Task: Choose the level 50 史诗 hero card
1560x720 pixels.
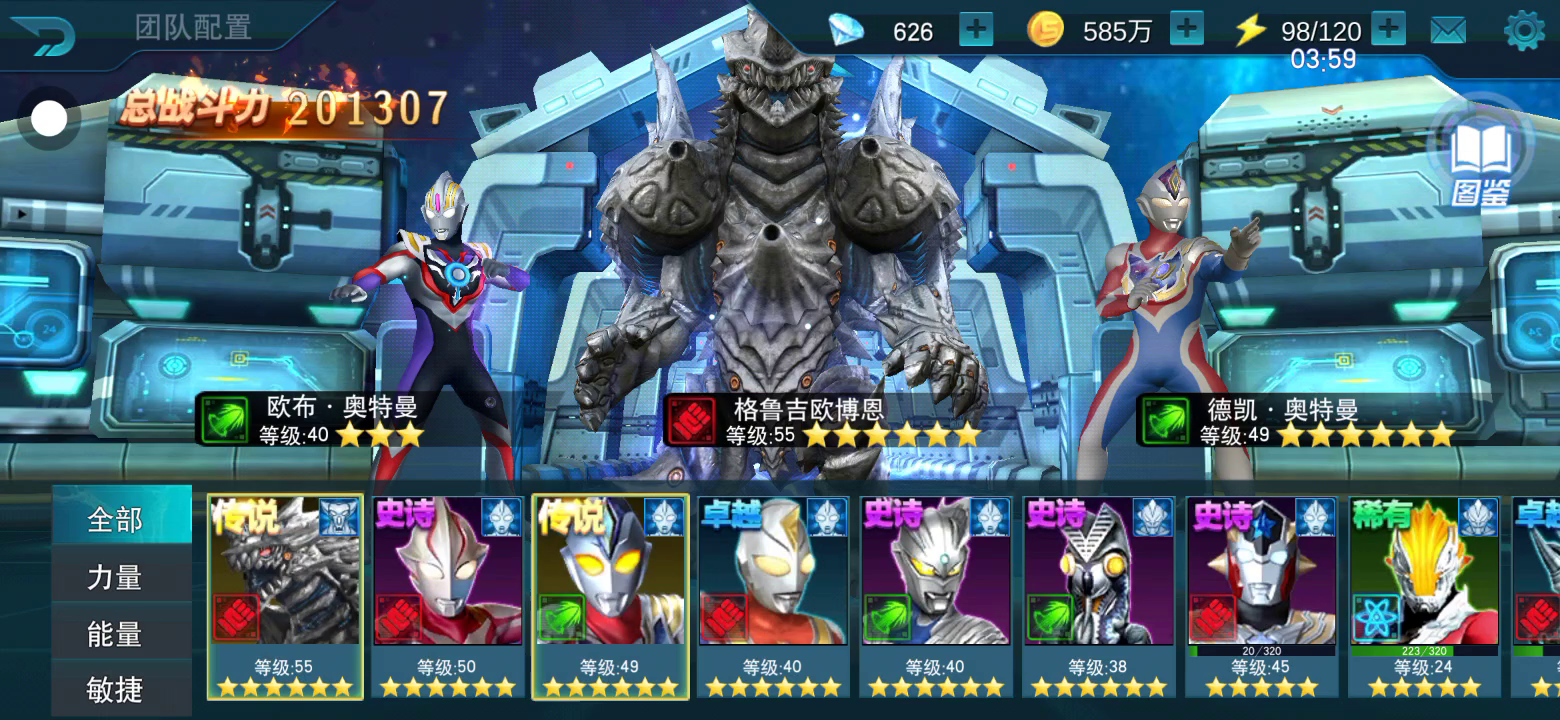Action: tap(447, 596)
